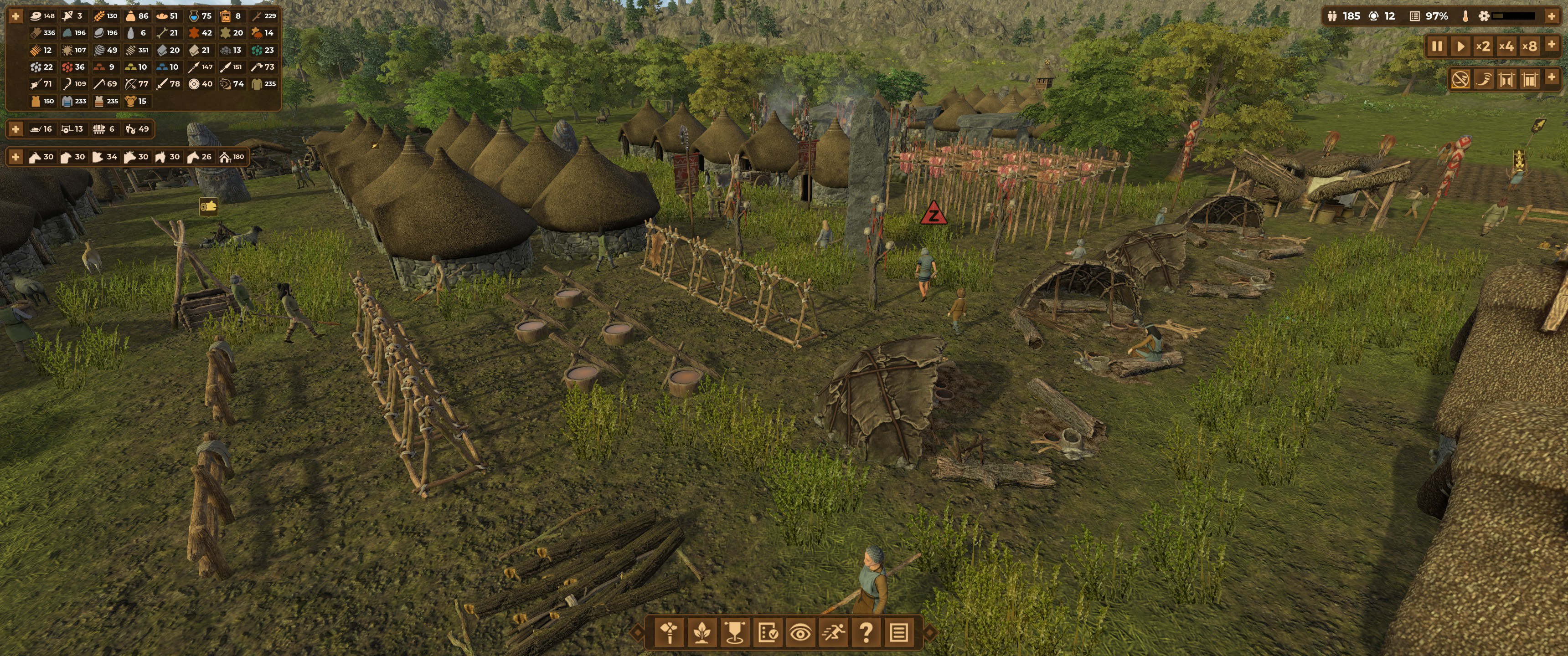Viewport: 1568px width, 656px height.
Task: Open the build menu with the hammer icon
Action: [x=670, y=633]
